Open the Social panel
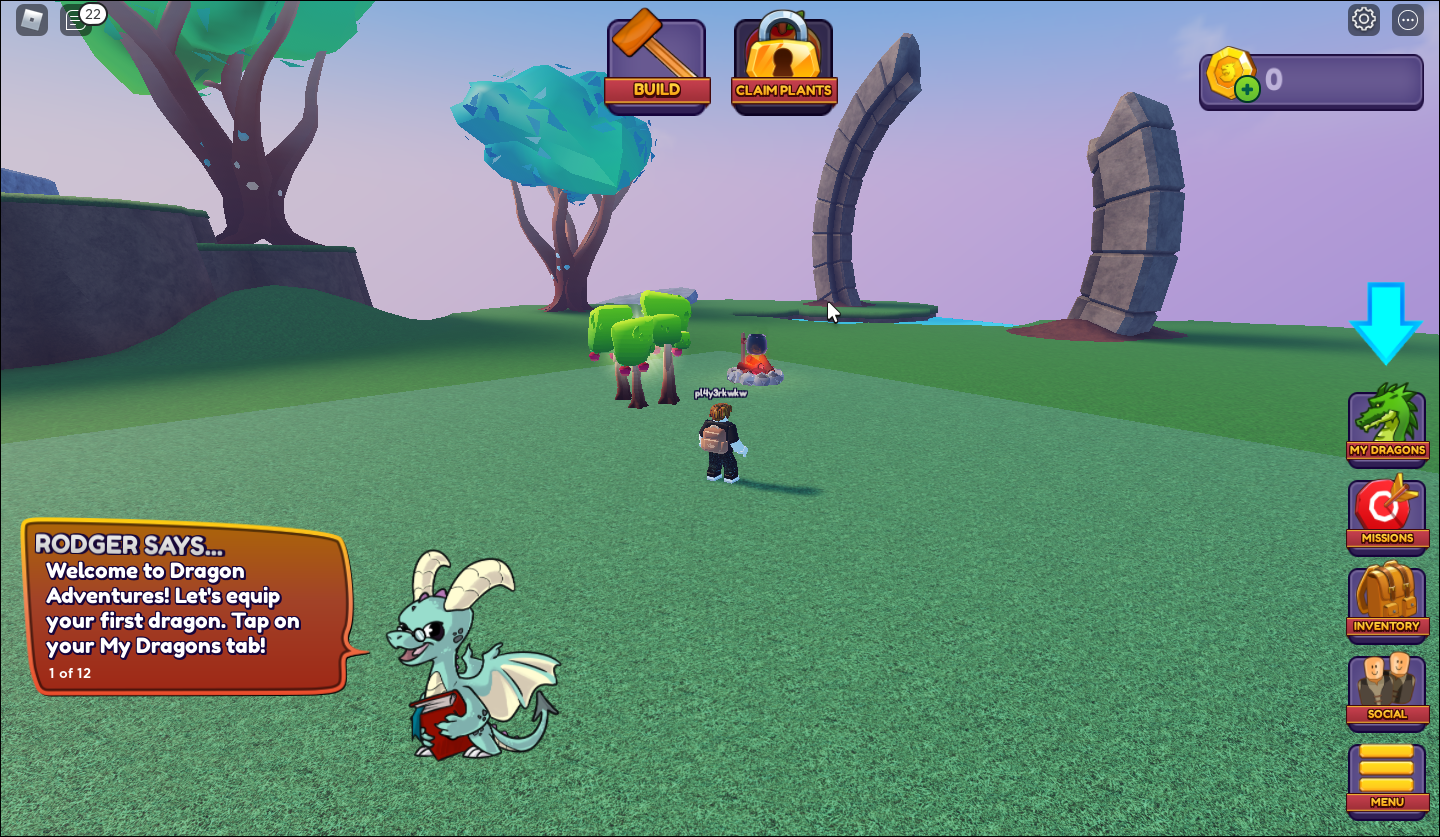Image resolution: width=1440 pixels, height=837 pixels. (x=1387, y=688)
